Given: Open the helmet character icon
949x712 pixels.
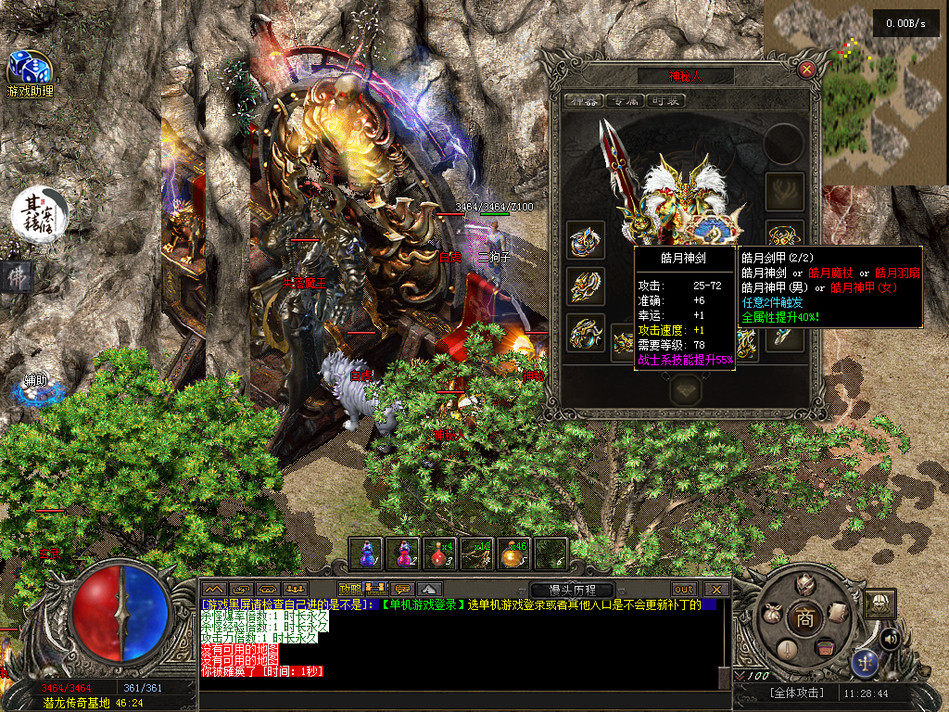Looking at the screenshot, I should coord(803,585).
